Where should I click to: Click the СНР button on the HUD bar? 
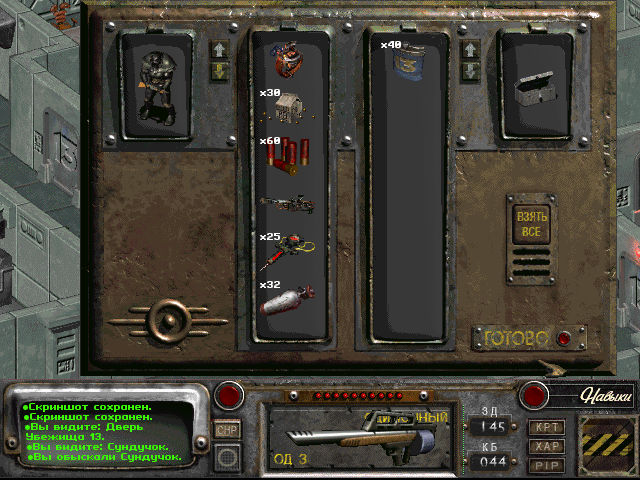click(227, 429)
